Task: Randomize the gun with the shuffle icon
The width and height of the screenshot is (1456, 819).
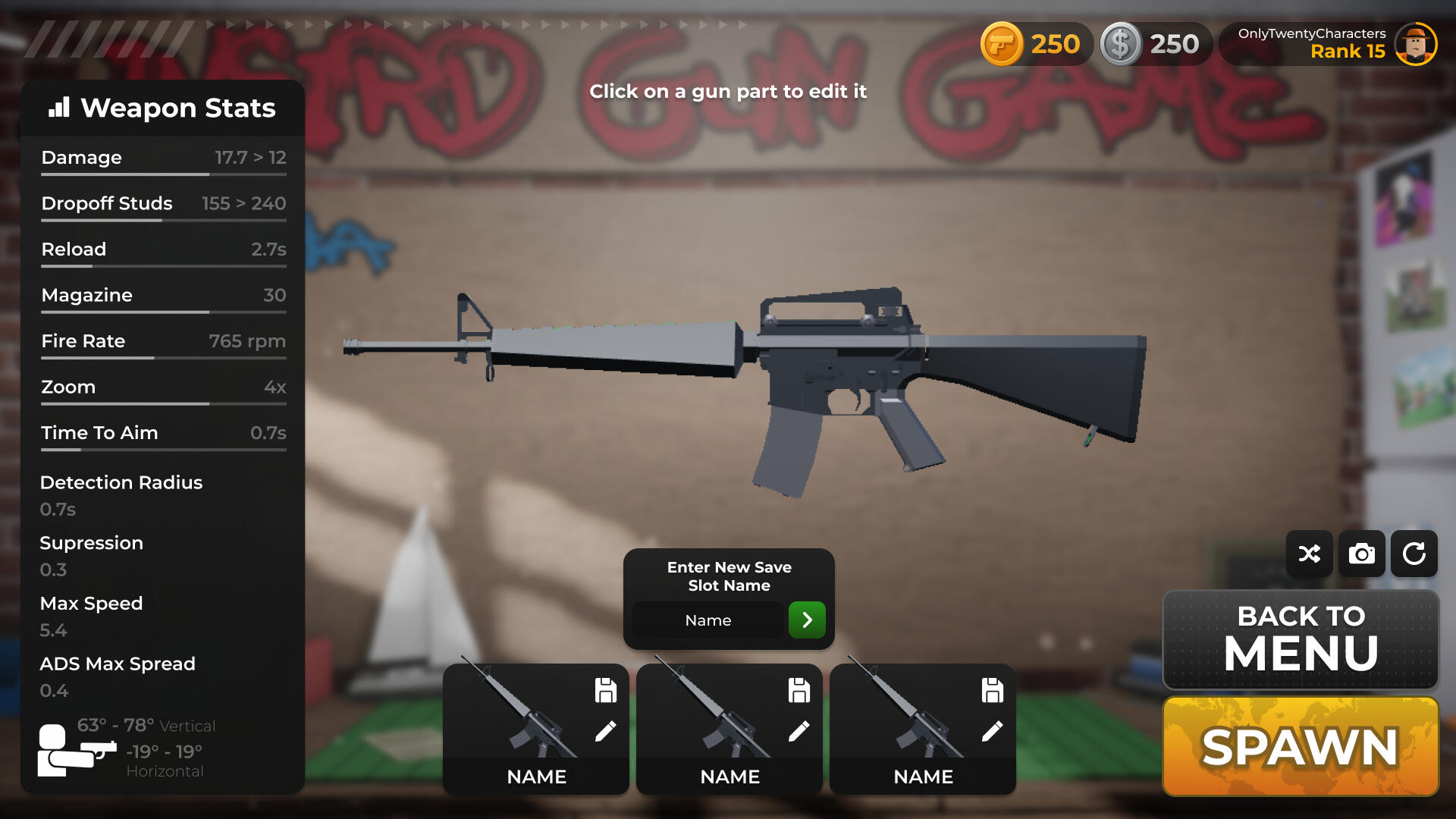Action: pos(1309,554)
